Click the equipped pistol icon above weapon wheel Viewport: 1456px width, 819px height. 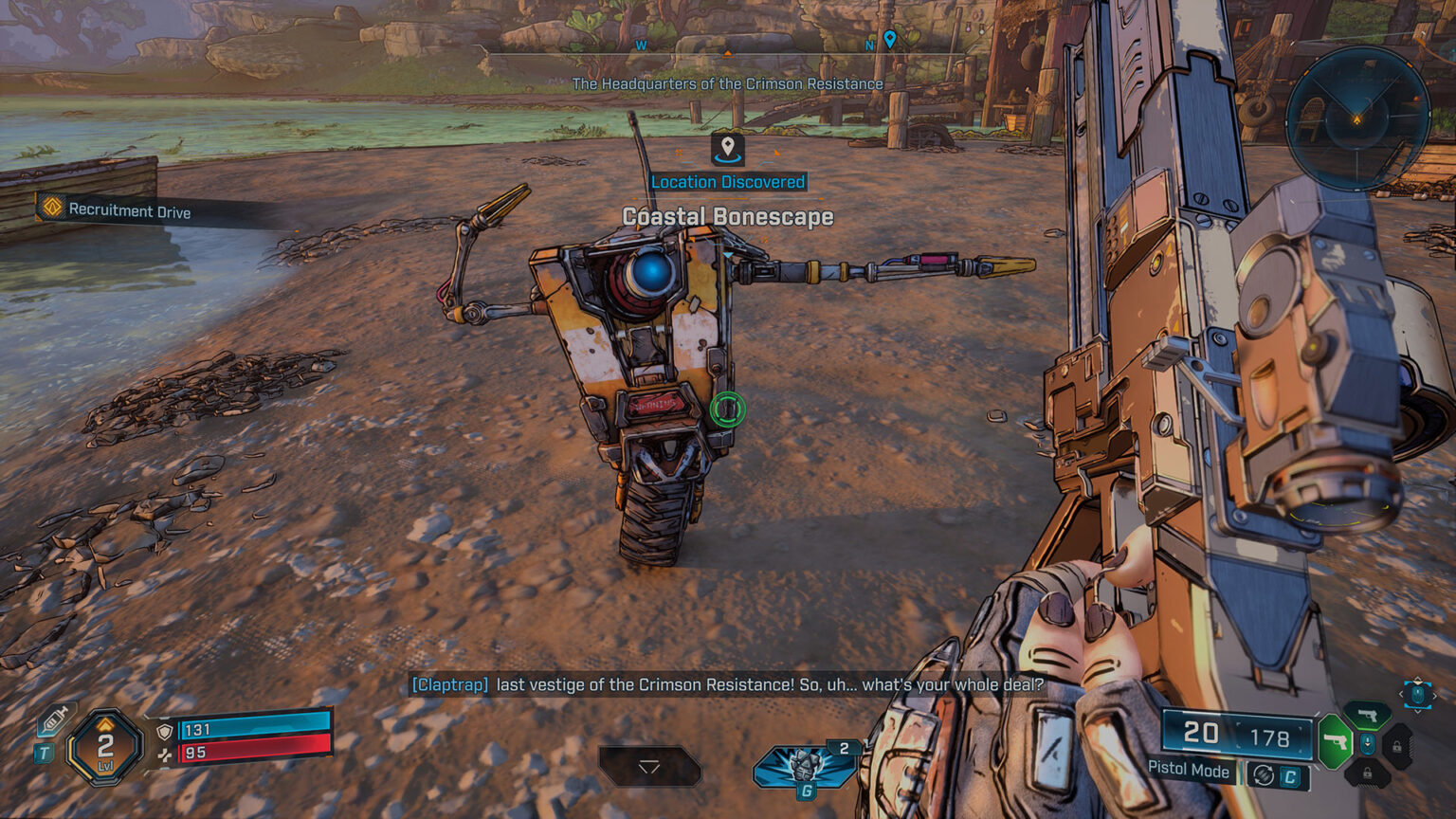(1368, 715)
